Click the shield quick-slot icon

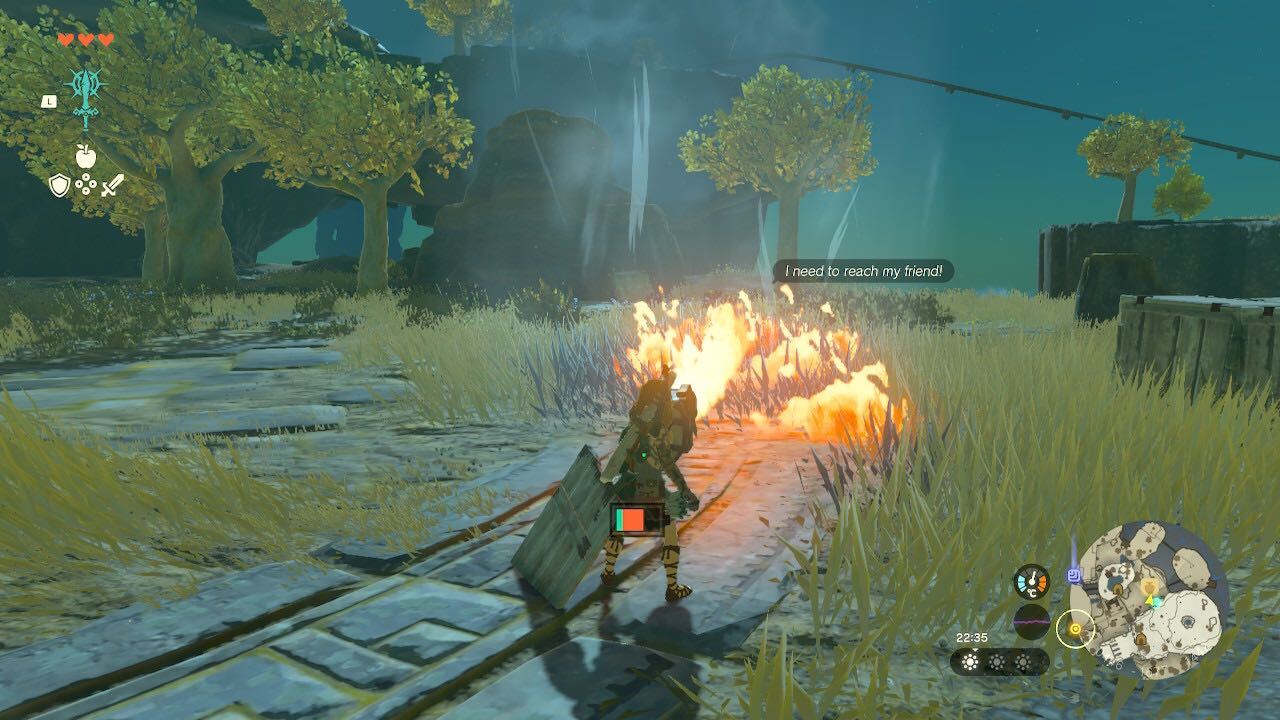tap(59, 184)
